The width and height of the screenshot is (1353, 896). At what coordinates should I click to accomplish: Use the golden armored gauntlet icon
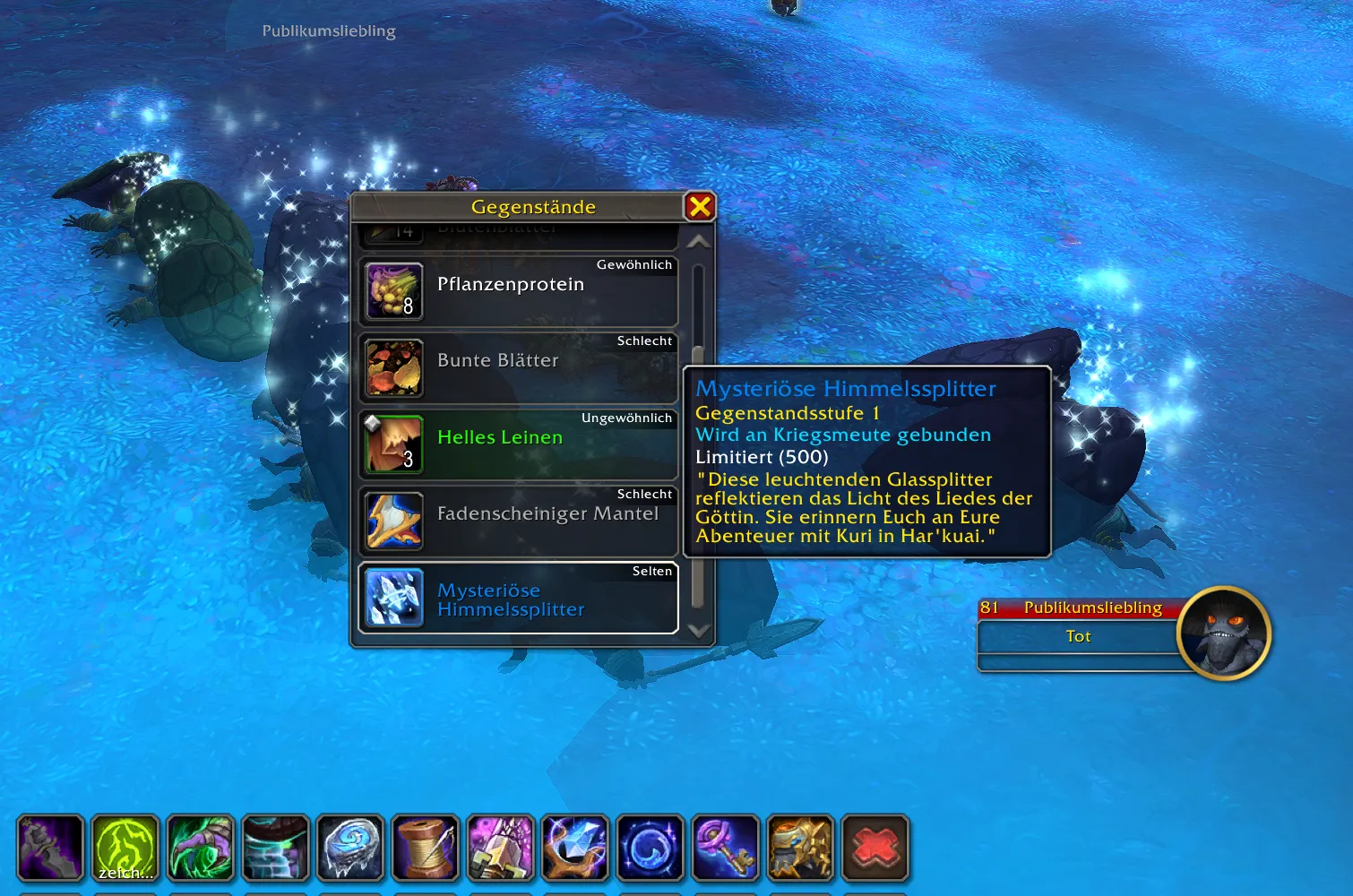tap(800, 848)
